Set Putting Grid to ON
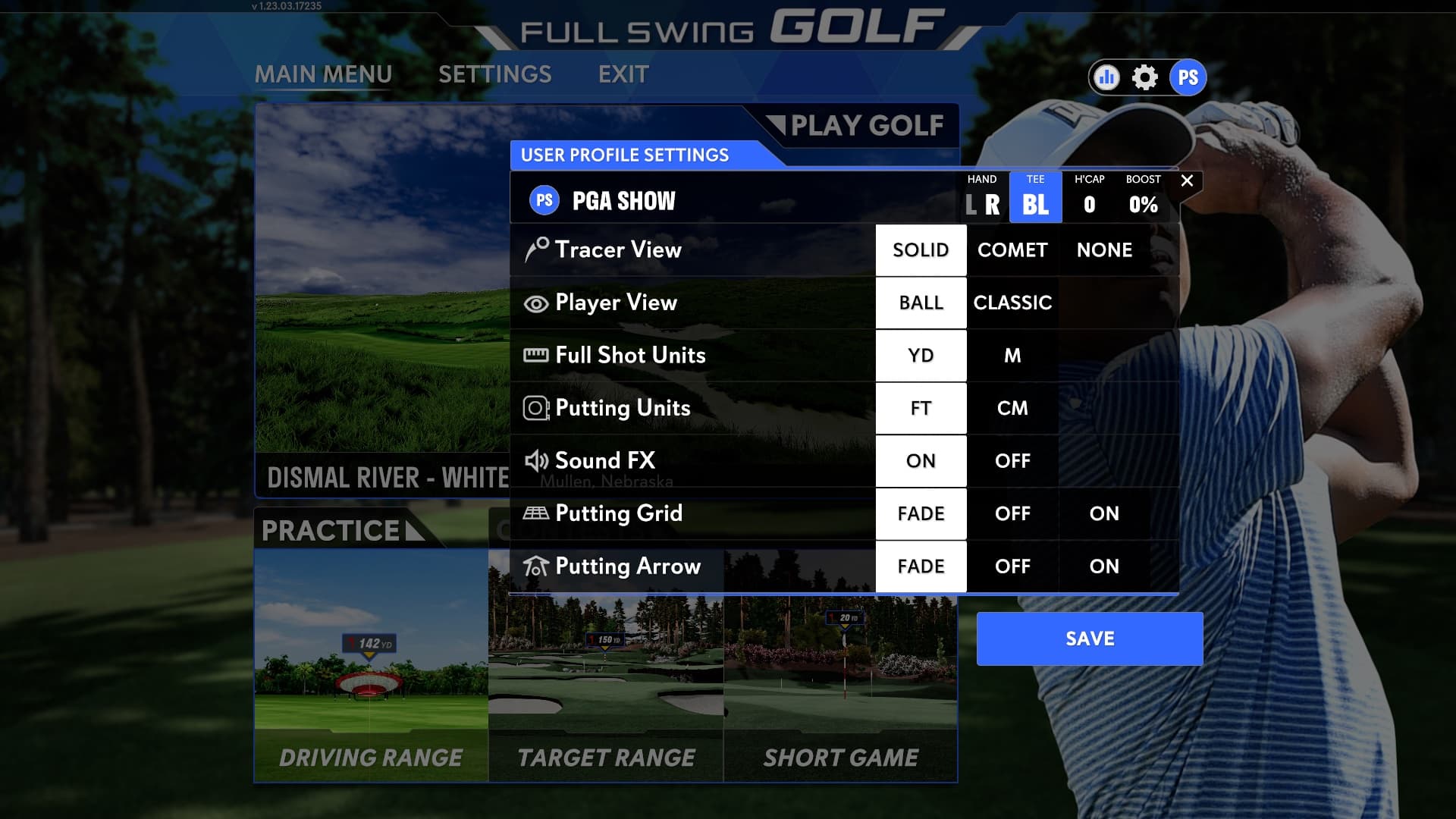This screenshot has width=1456, height=819. tap(1103, 513)
